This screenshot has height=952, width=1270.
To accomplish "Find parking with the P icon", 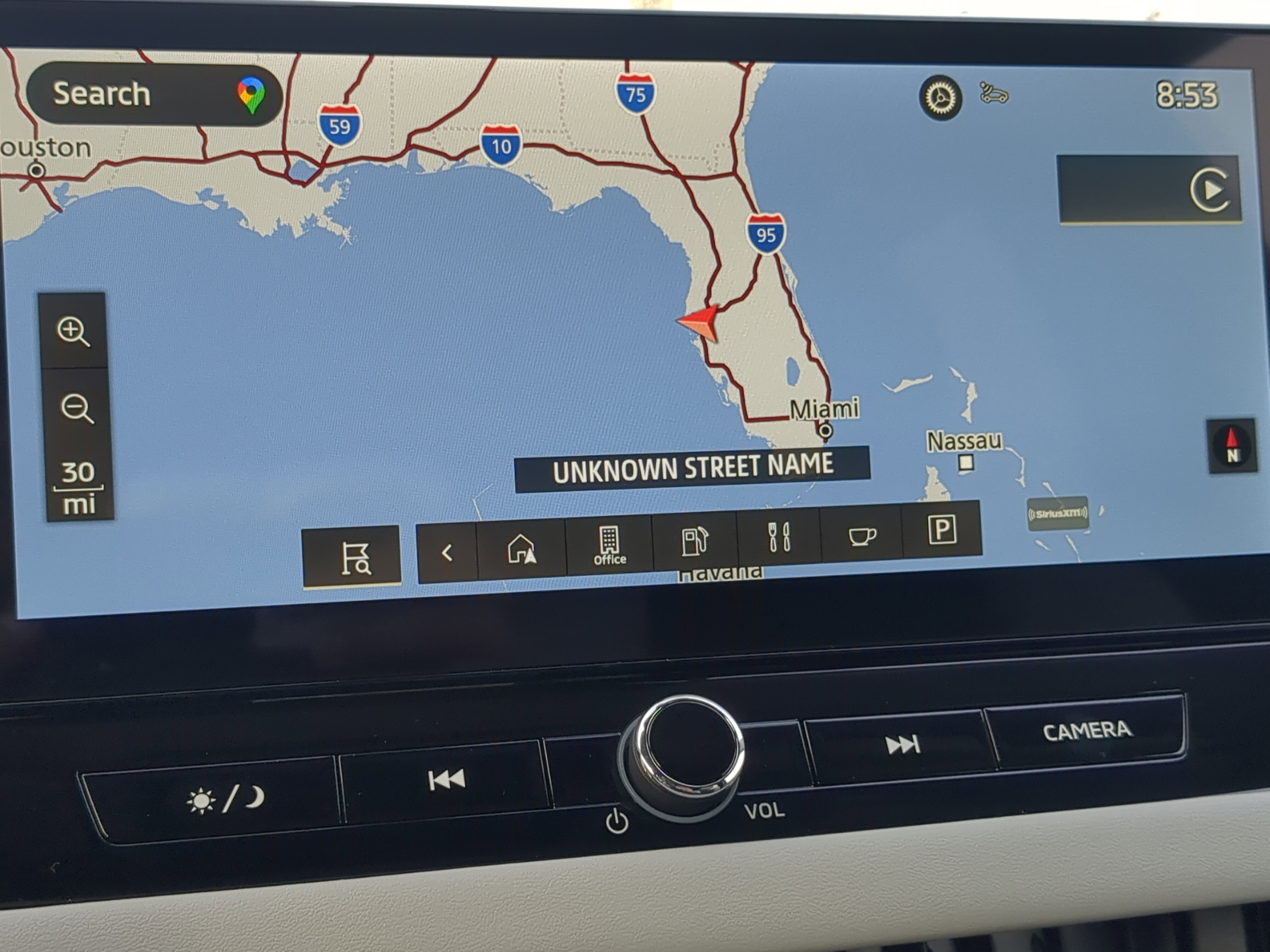I will point(941,529).
